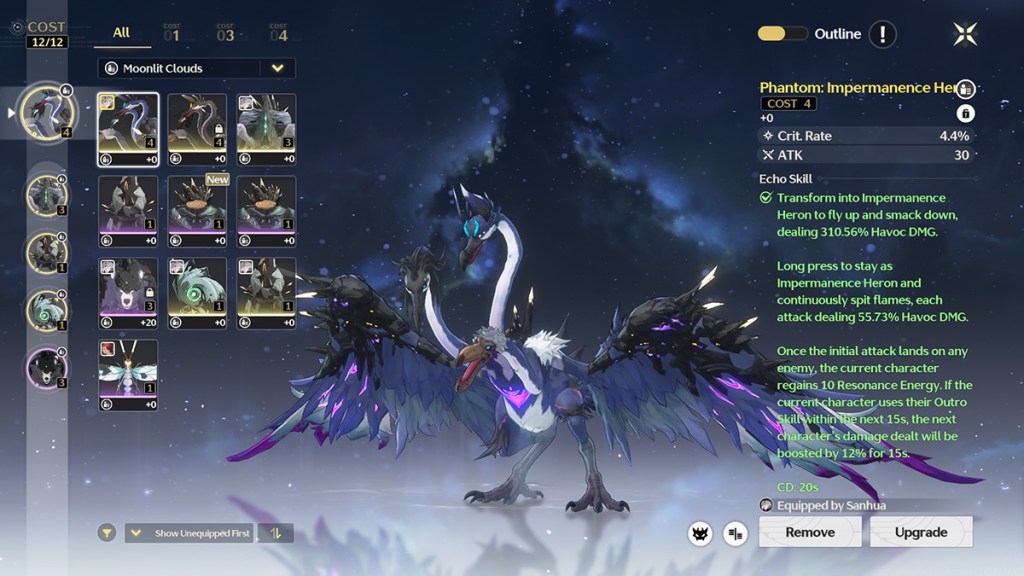Image resolution: width=1024 pixels, height=576 pixels.
Task: Toggle the Outline switch
Action: click(783, 34)
